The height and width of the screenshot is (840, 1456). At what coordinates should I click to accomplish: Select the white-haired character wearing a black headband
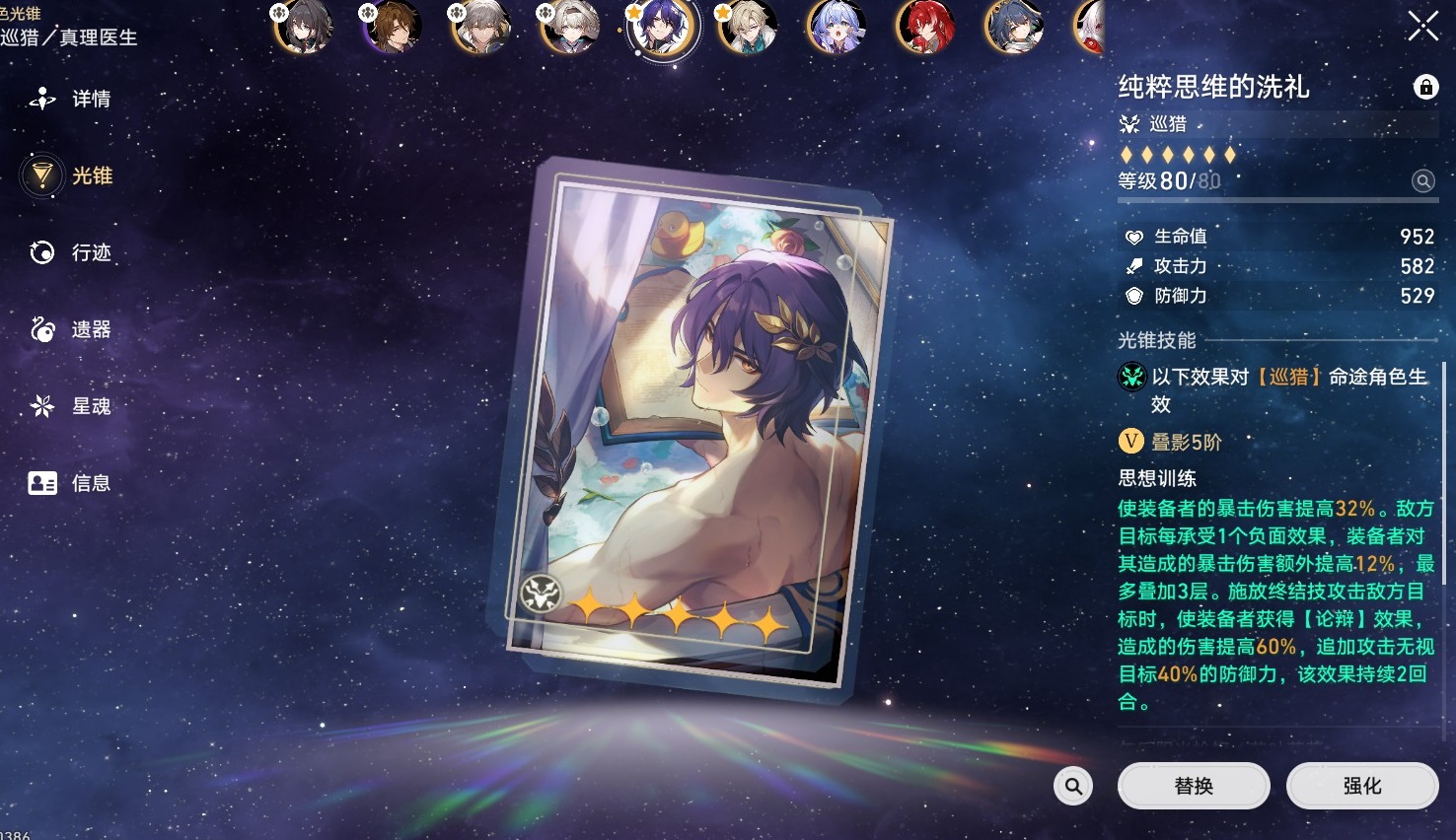point(570,27)
